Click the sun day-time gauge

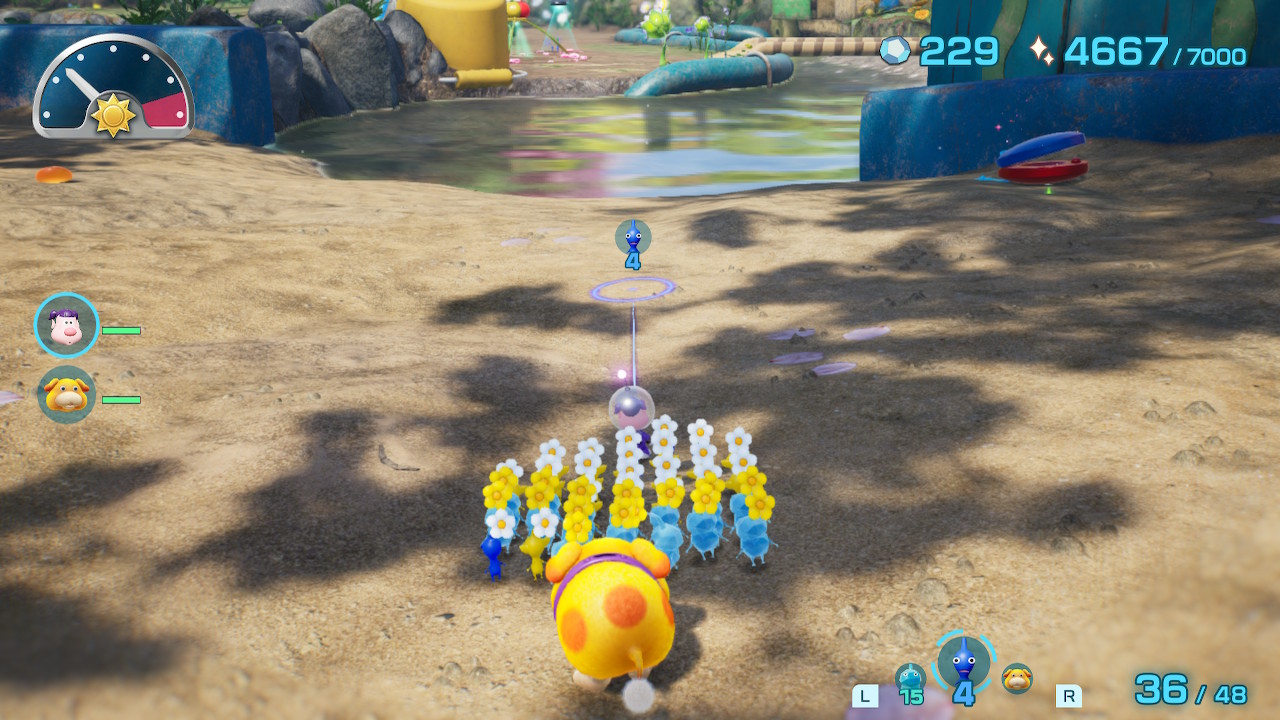coord(113,88)
